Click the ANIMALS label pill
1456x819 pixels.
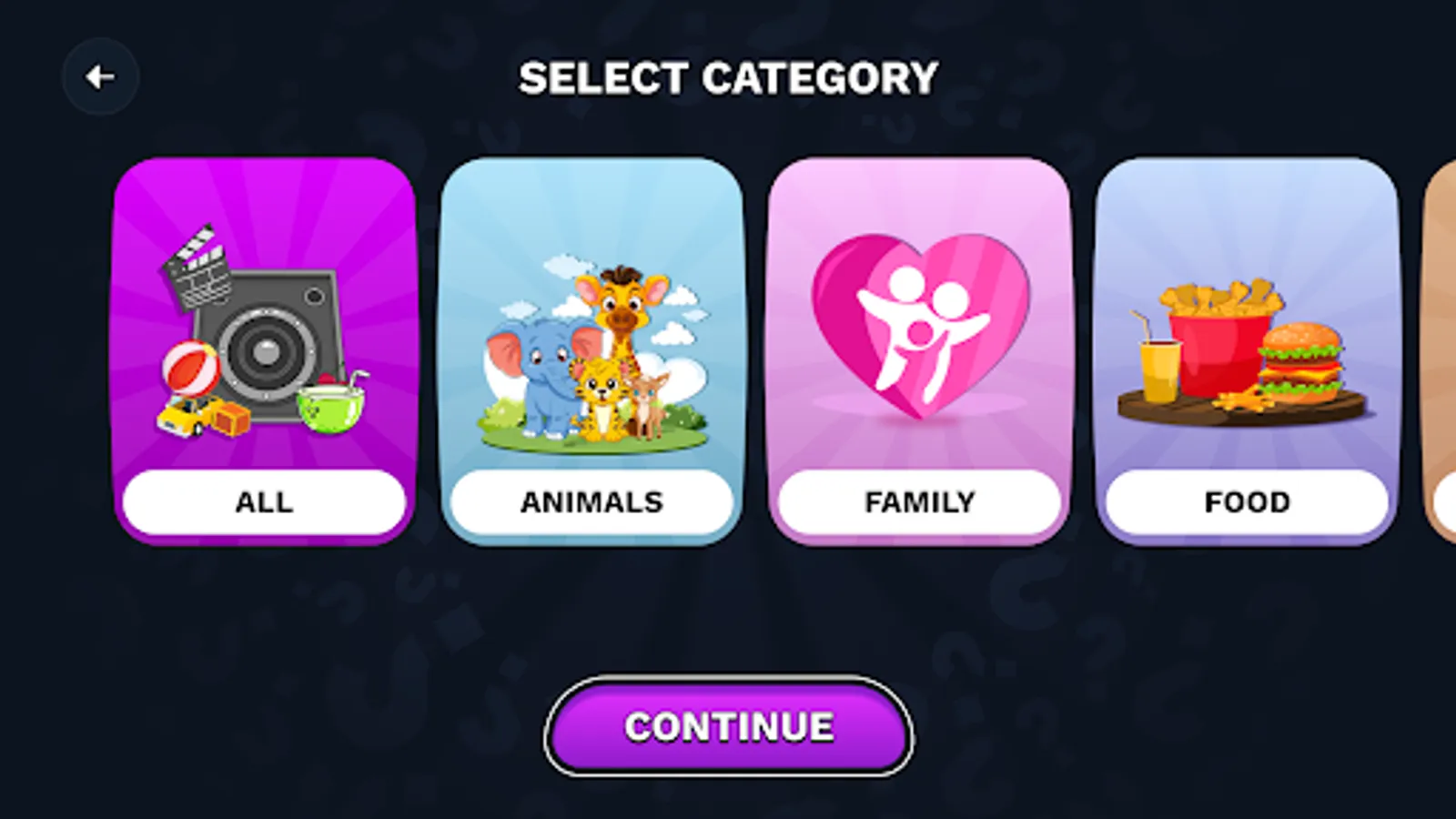coord(591,501)
